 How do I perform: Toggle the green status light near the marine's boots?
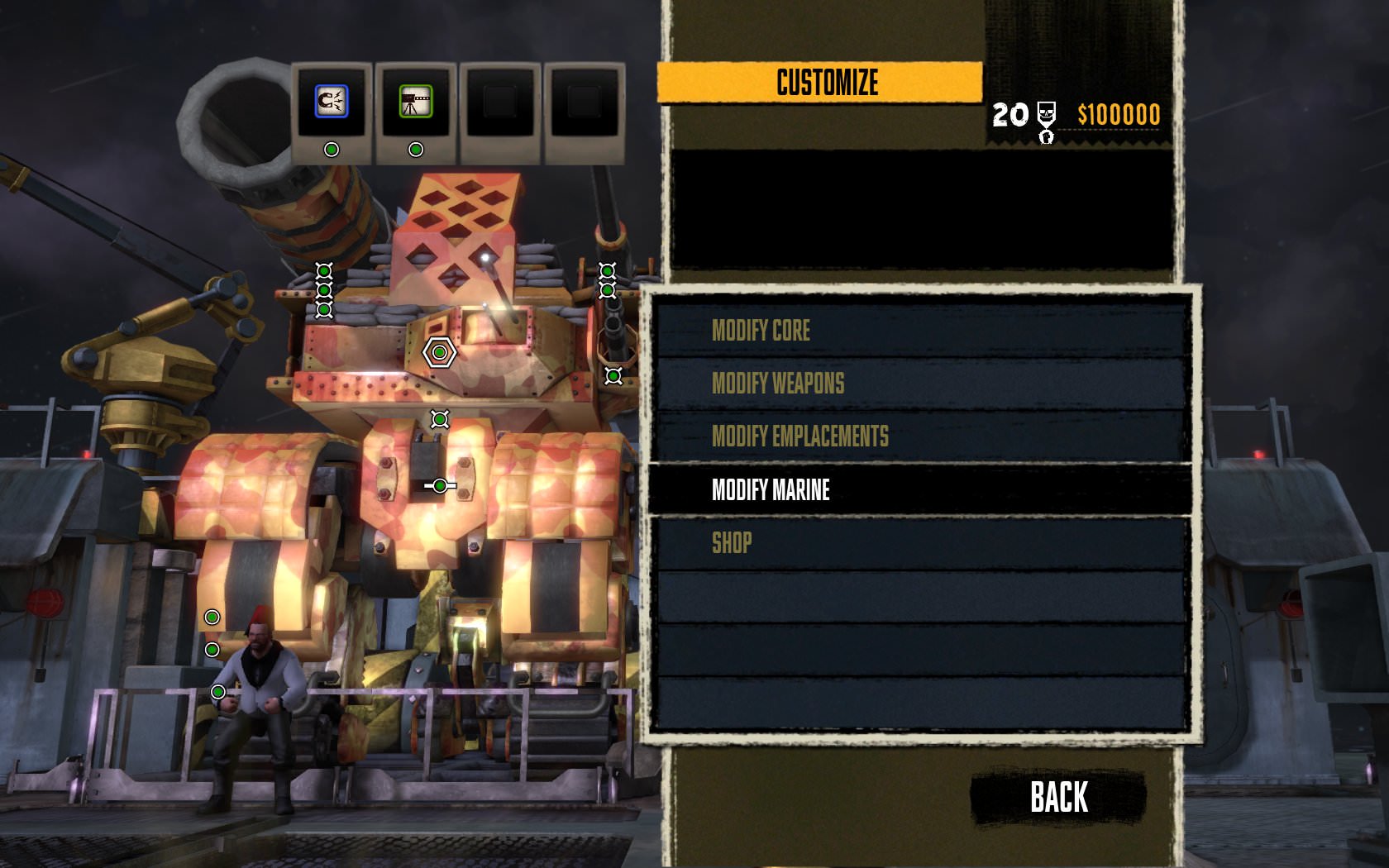pos(219,690)
